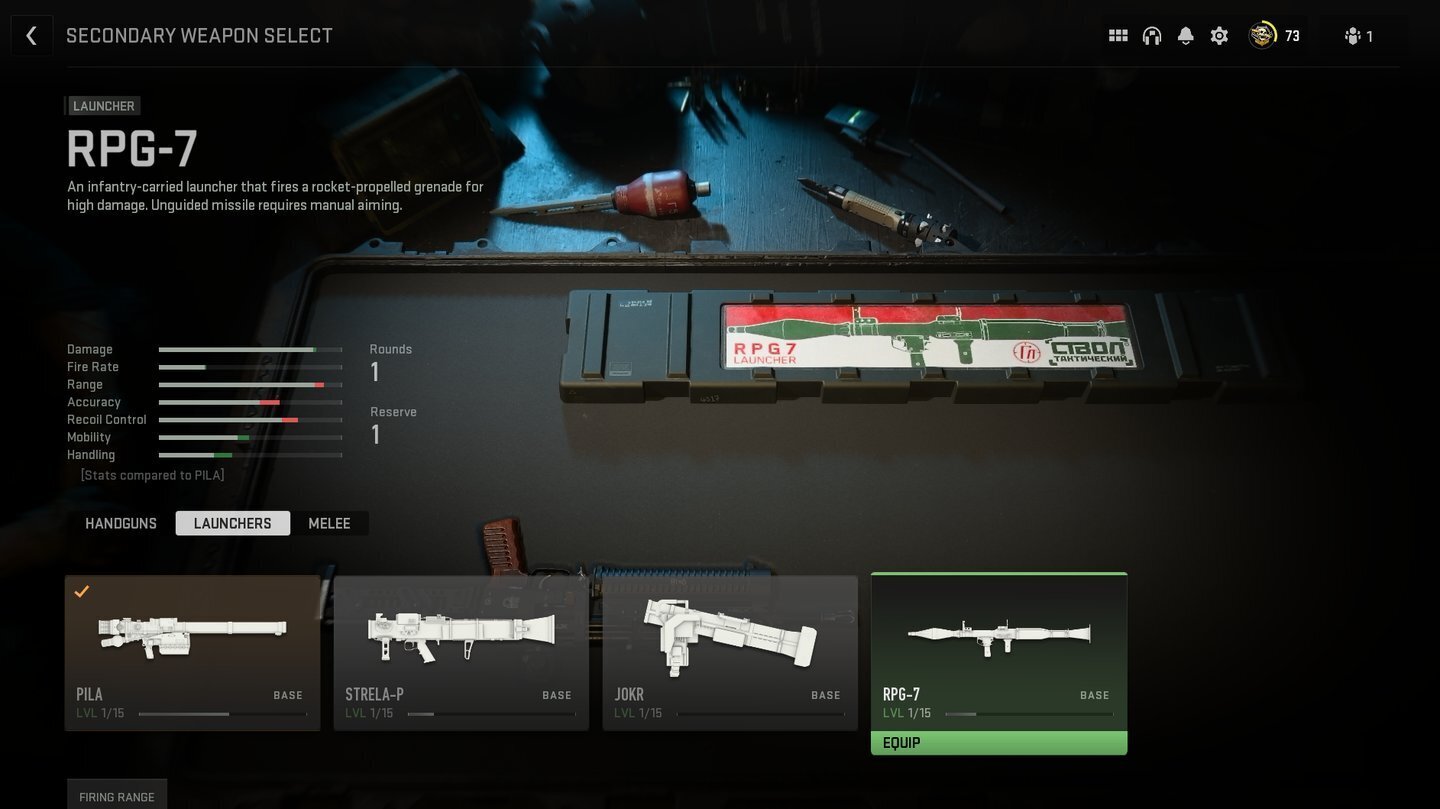Open the main menu grid icon
1440x809 pixels.
(1118, 35)
